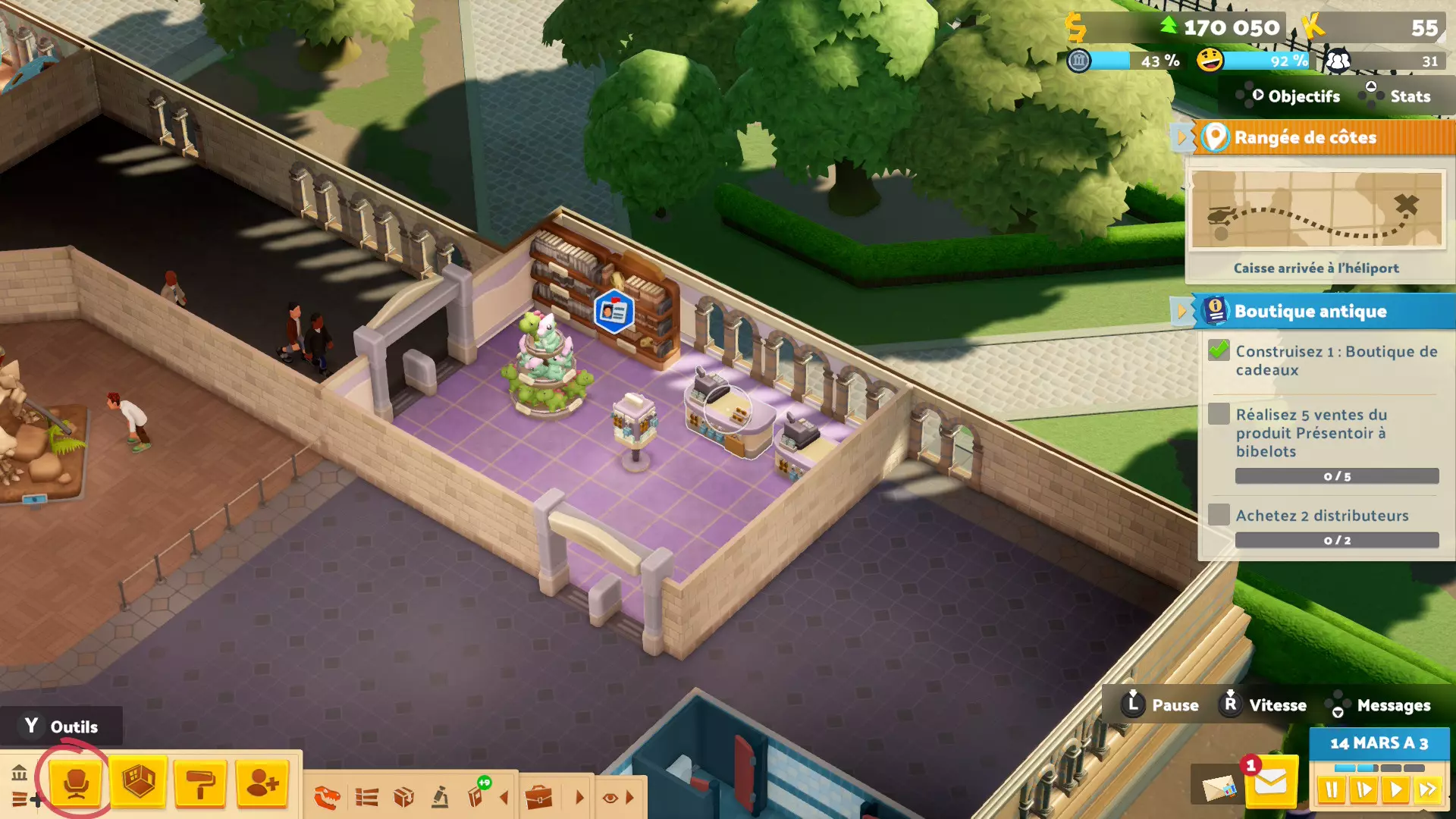Open the cardboard box inventory icon
Viewport: 1456px width, 819px height.
[403, 798]
